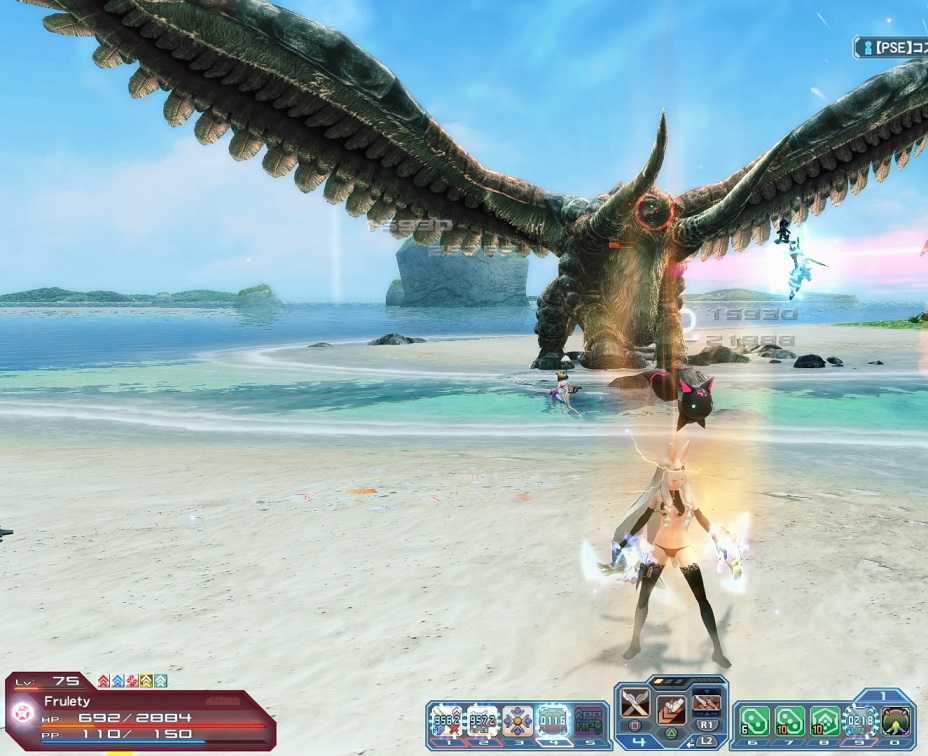The image size is (928, 756).
Task: Use the green item in slot 6
Action: tap(754, 720)
